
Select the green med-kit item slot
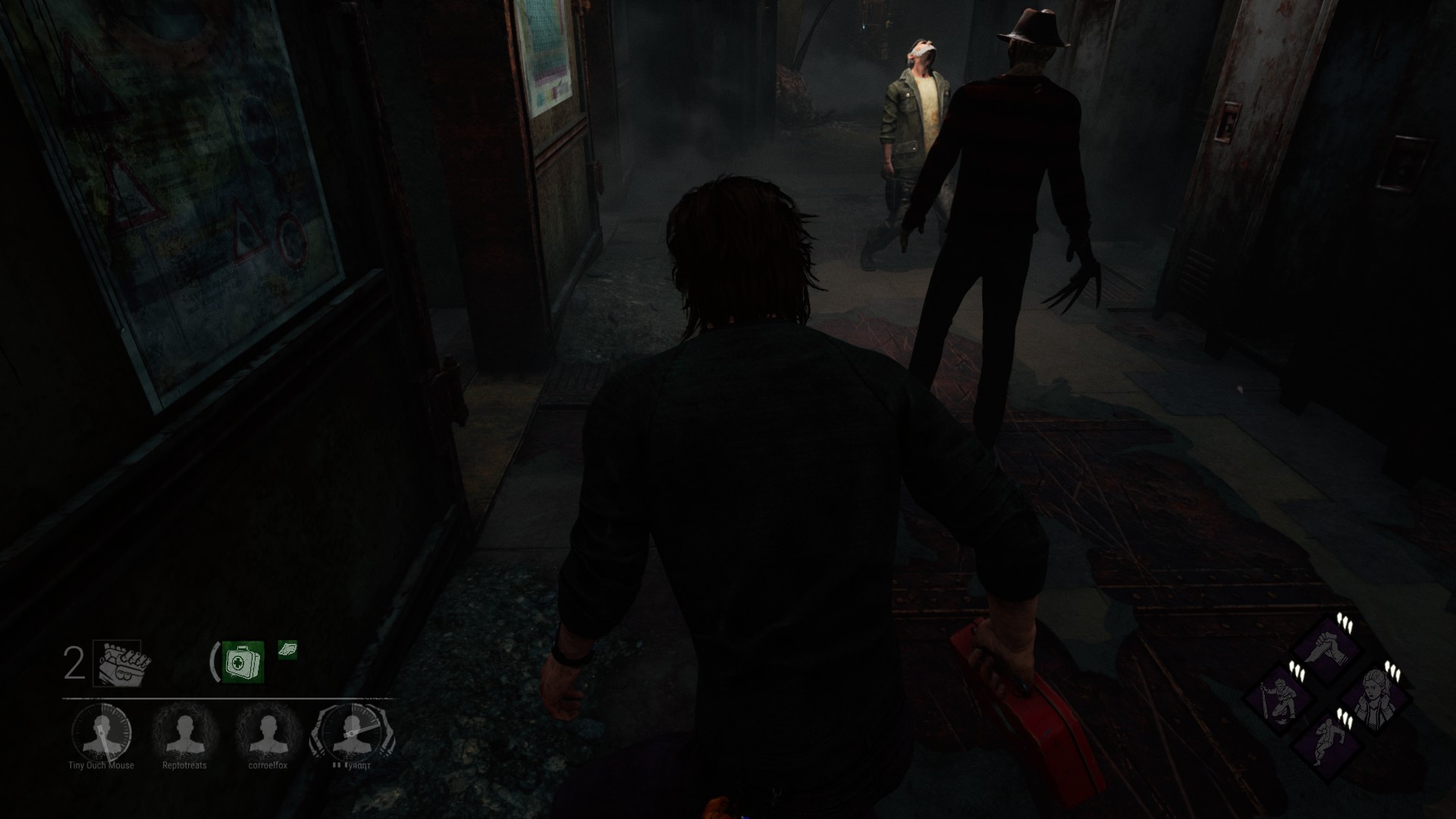click(x=243, y=662)
